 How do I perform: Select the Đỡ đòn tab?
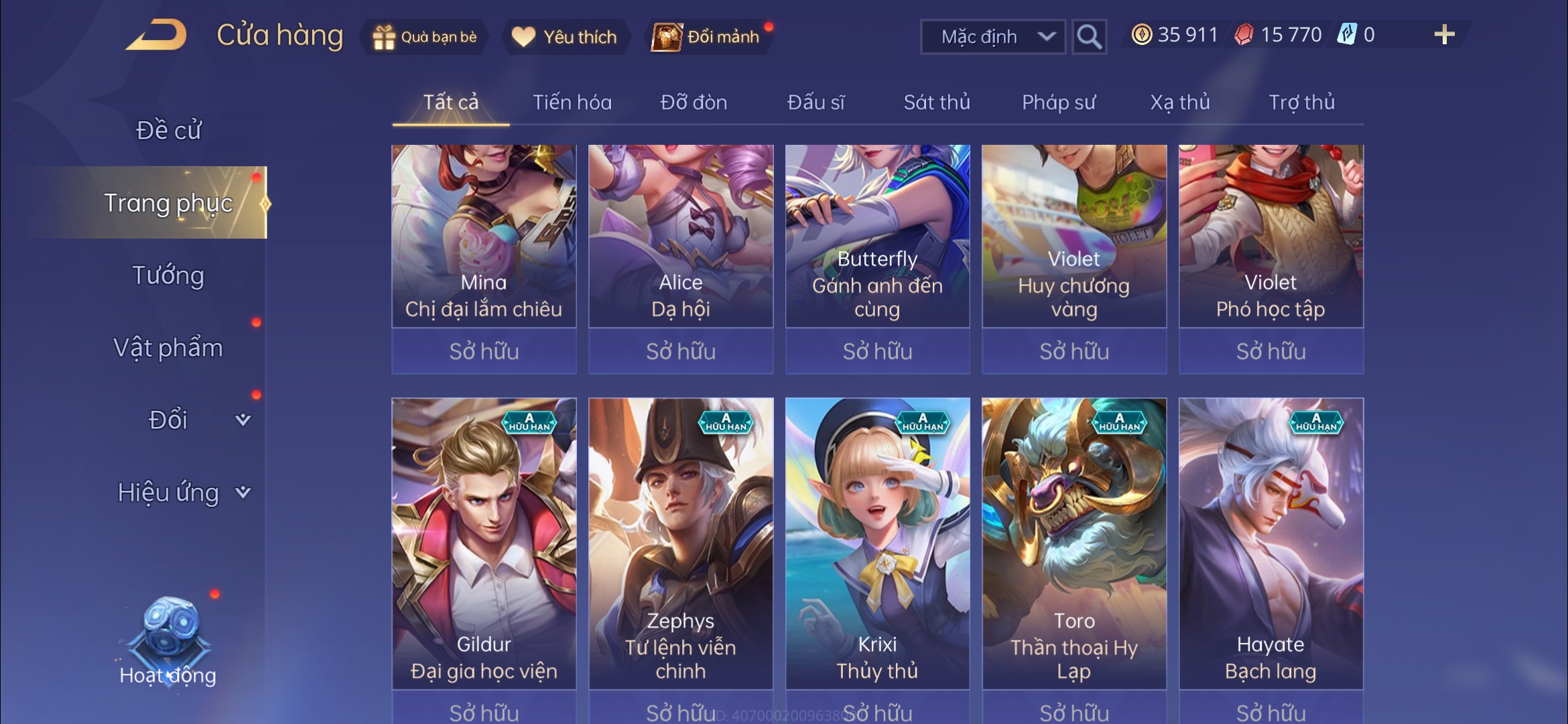coord(694,103)
